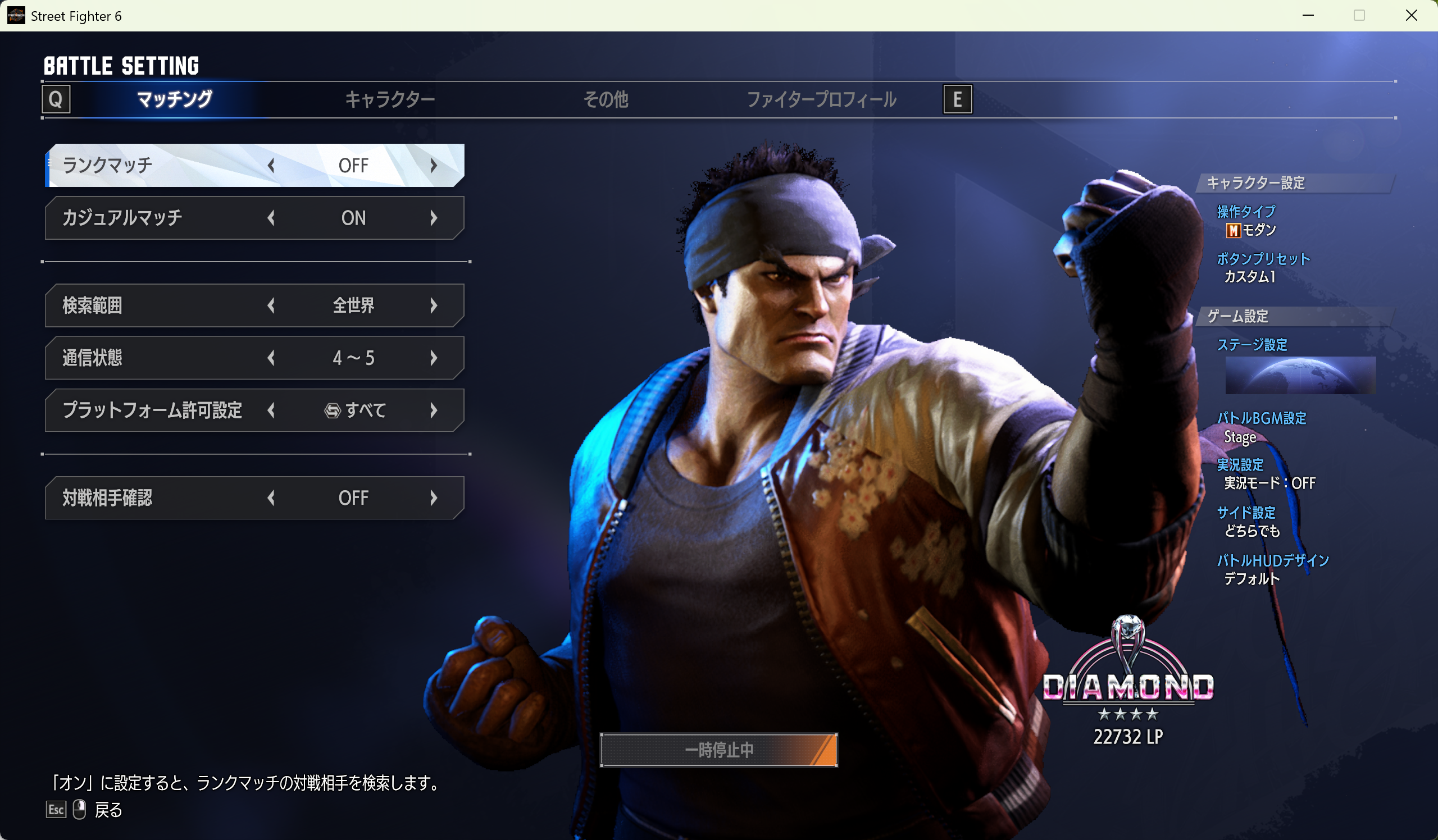Toggle 対戦相手確認 with its right arrow
Screen dimensions: 1438x840
click(434, 499)
